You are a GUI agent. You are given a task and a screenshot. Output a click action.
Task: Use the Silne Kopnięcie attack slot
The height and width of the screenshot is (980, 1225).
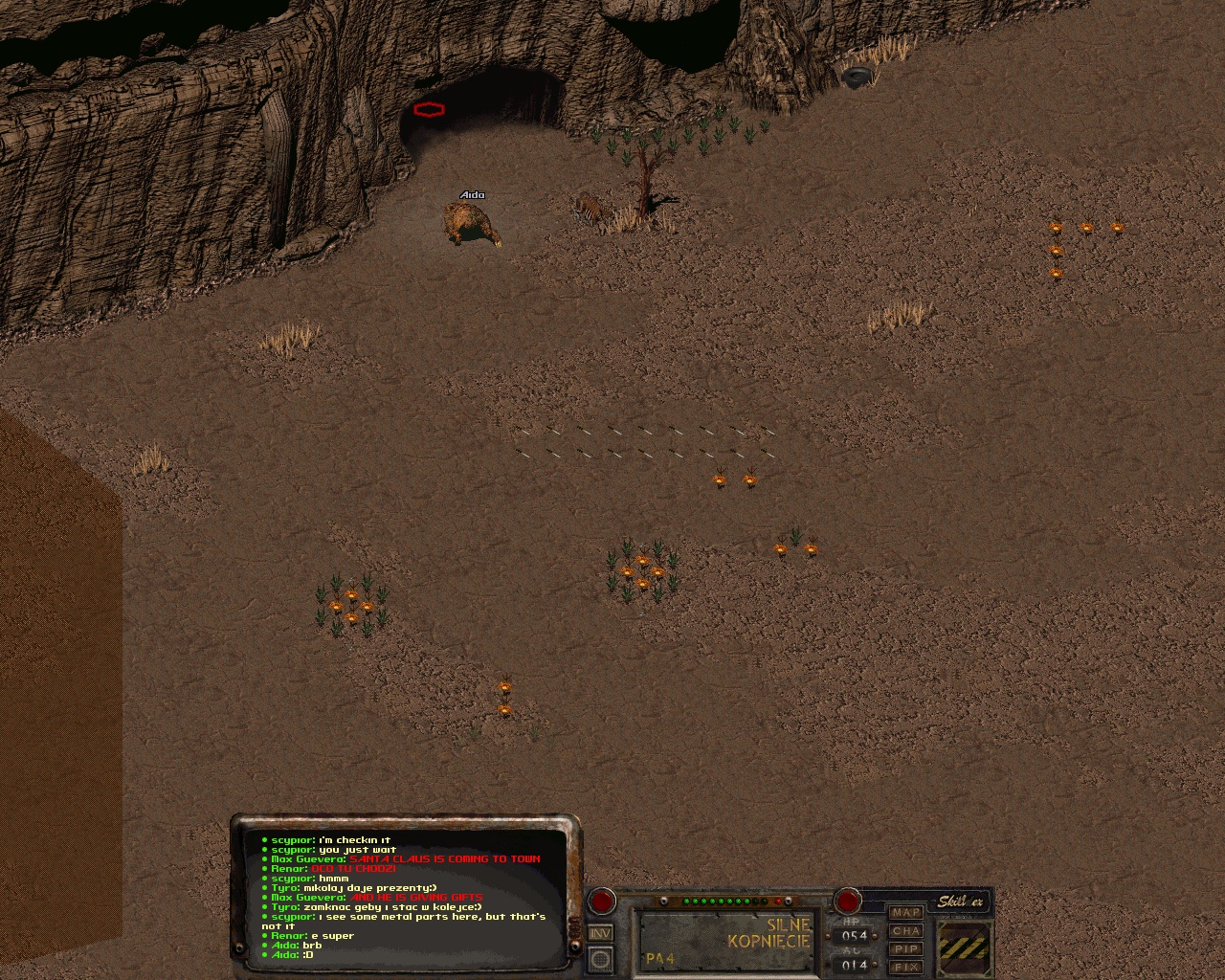coord(727,938)
